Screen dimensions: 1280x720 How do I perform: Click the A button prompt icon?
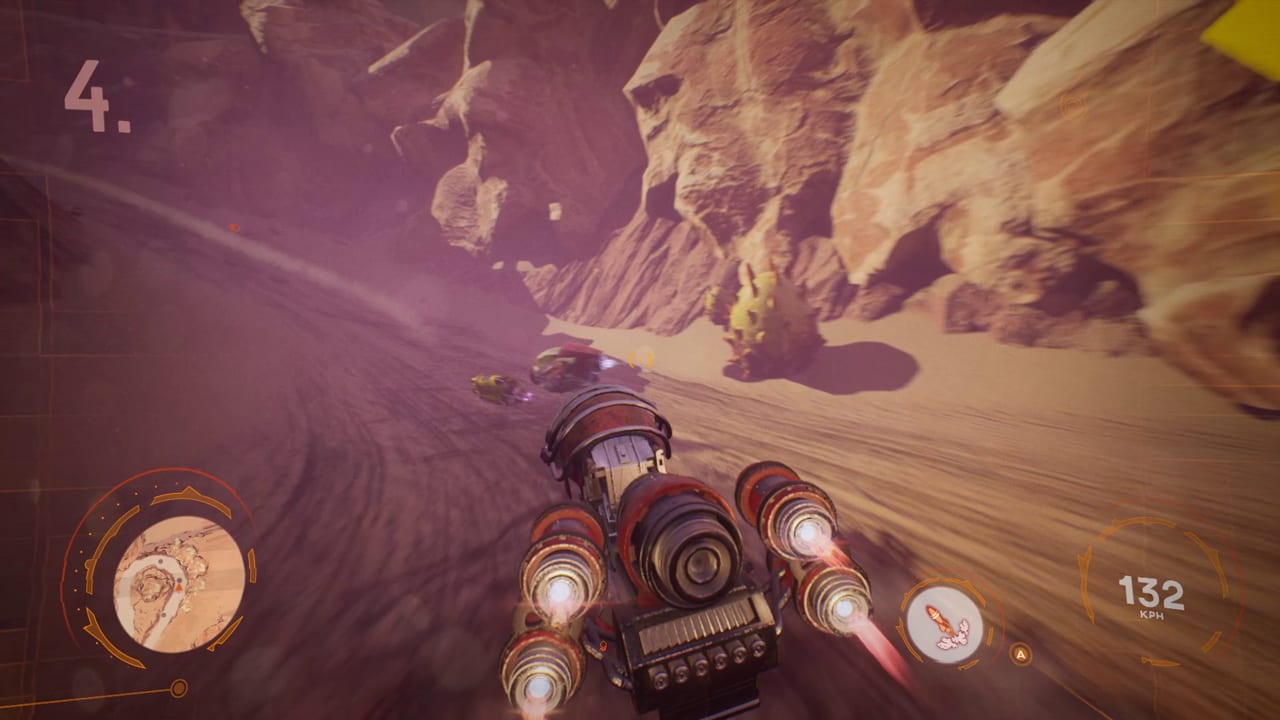1020,653
